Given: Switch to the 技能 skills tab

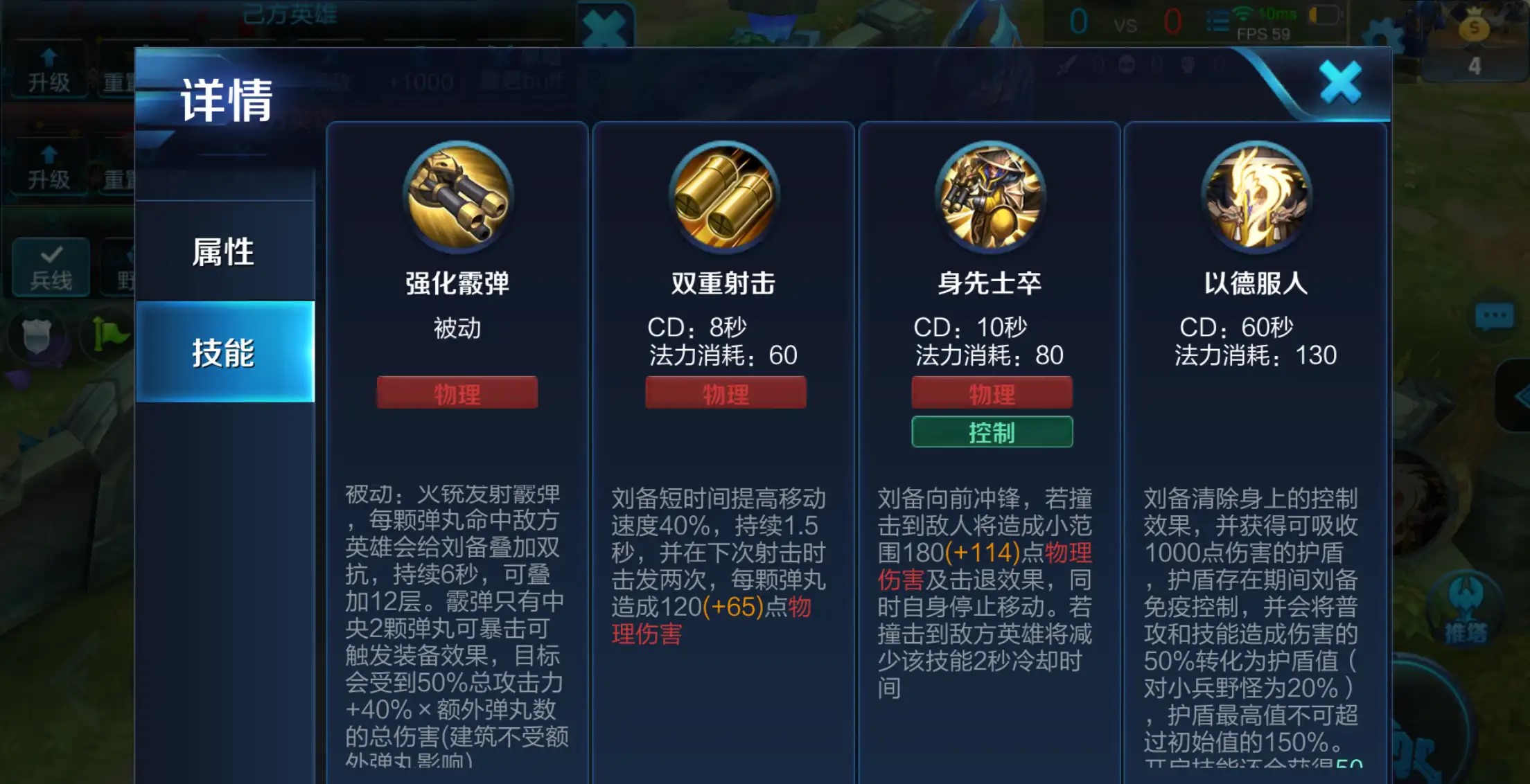Looking at the screenshot, I should pos(223,352).
